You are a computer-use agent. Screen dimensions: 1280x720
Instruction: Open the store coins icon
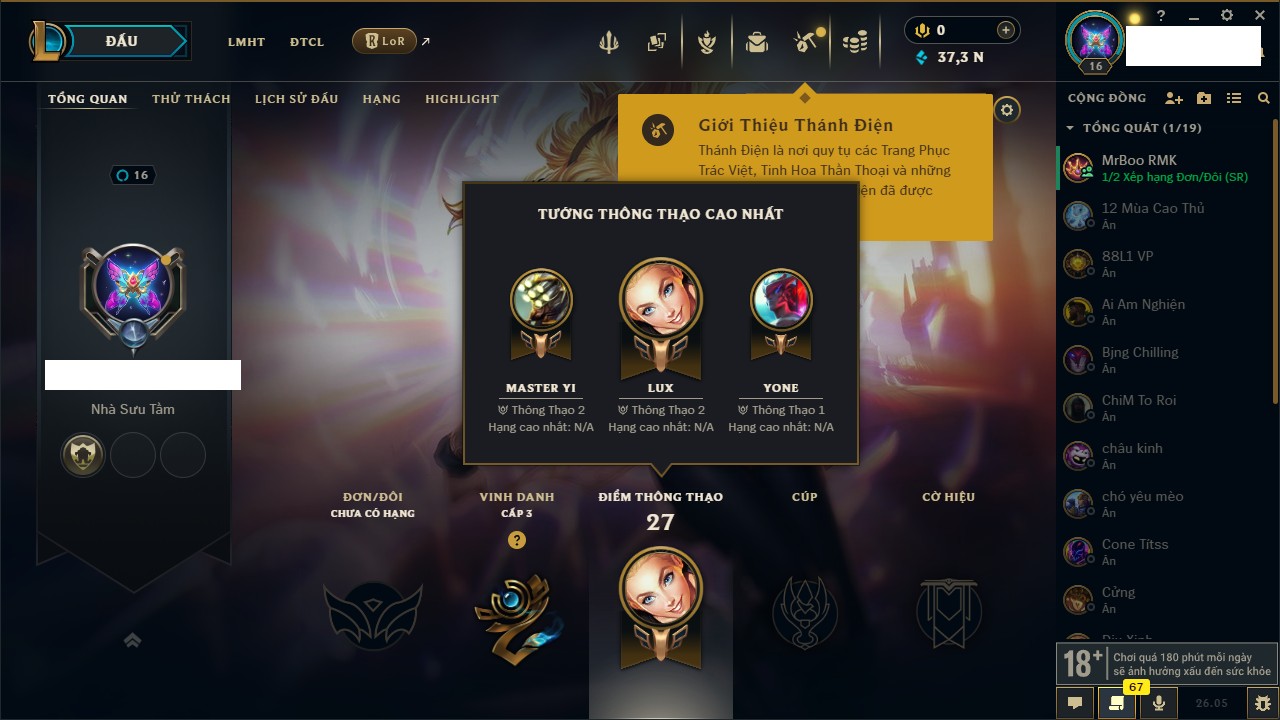(x=854, y=42)
